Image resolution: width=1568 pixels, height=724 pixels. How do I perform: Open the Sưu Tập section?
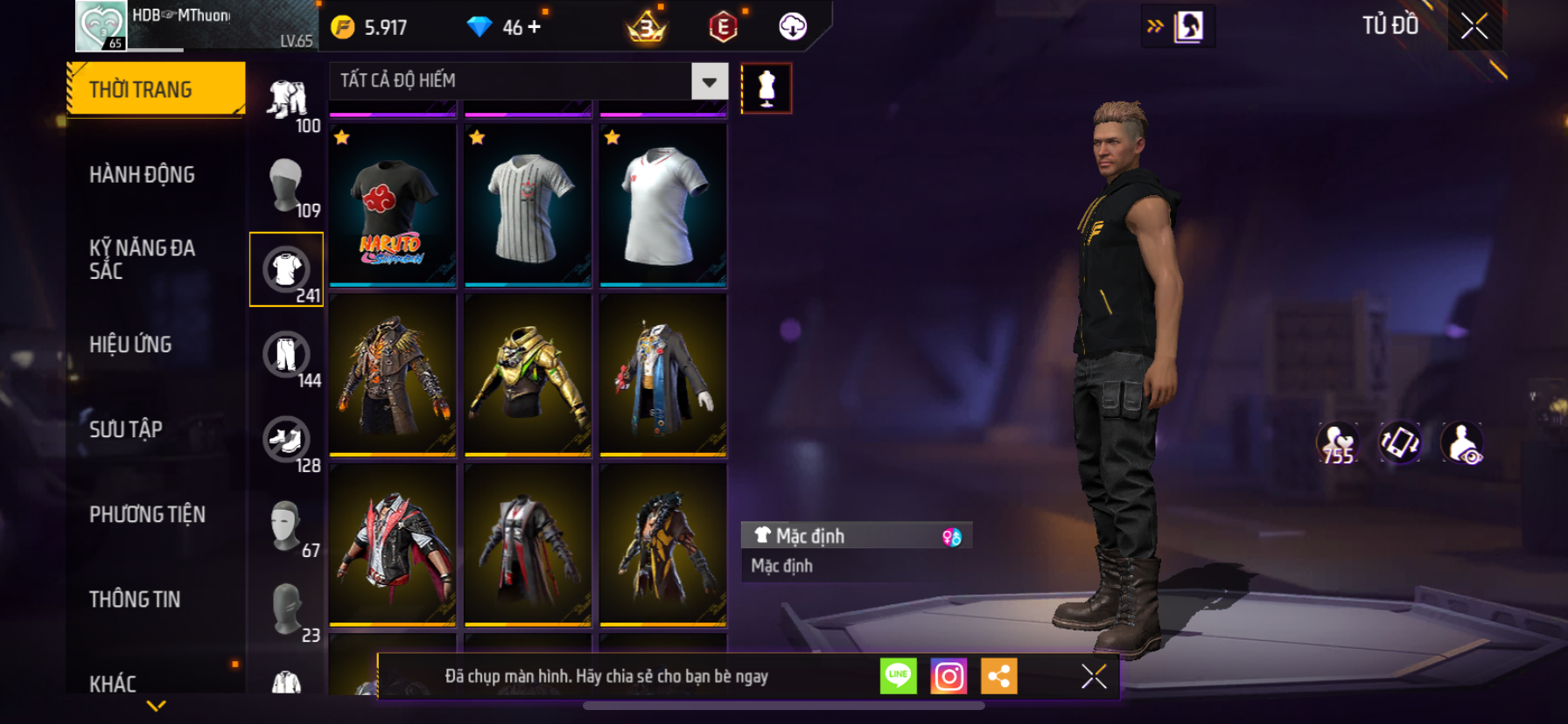[126, 429]
